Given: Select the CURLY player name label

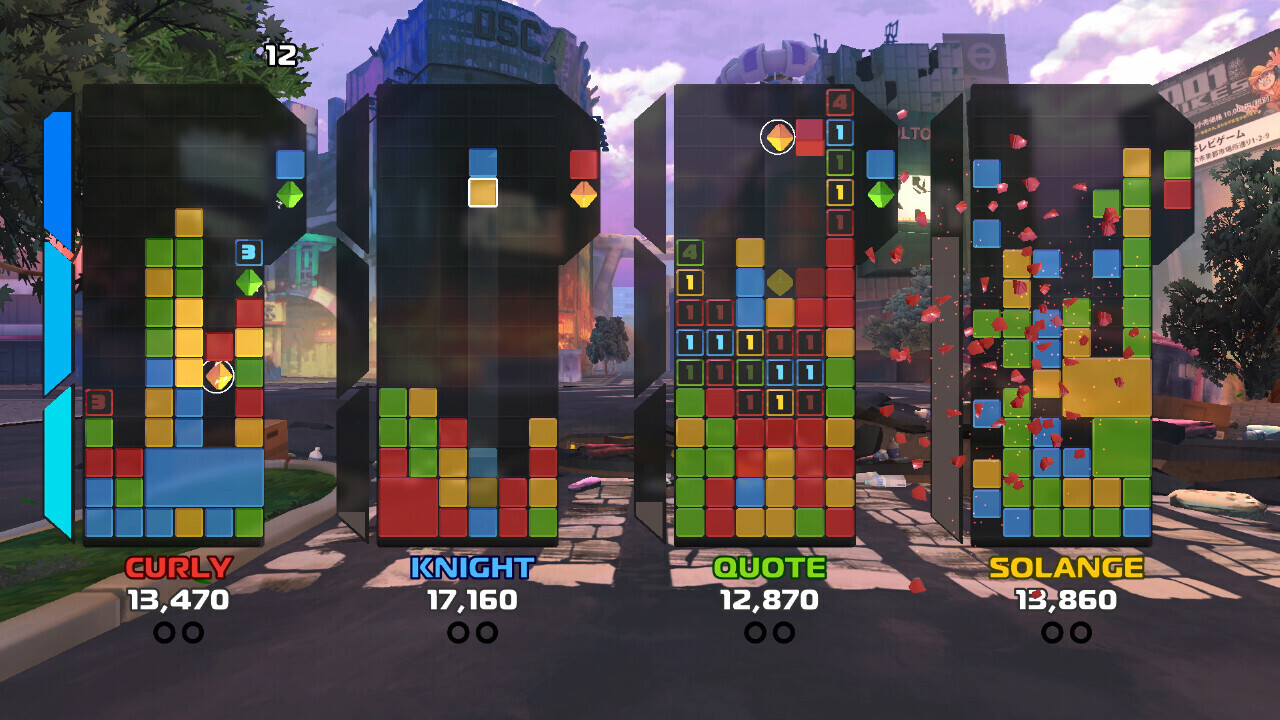Looking at the screenshot, I should pyautogui.click(x=178, y=568).
